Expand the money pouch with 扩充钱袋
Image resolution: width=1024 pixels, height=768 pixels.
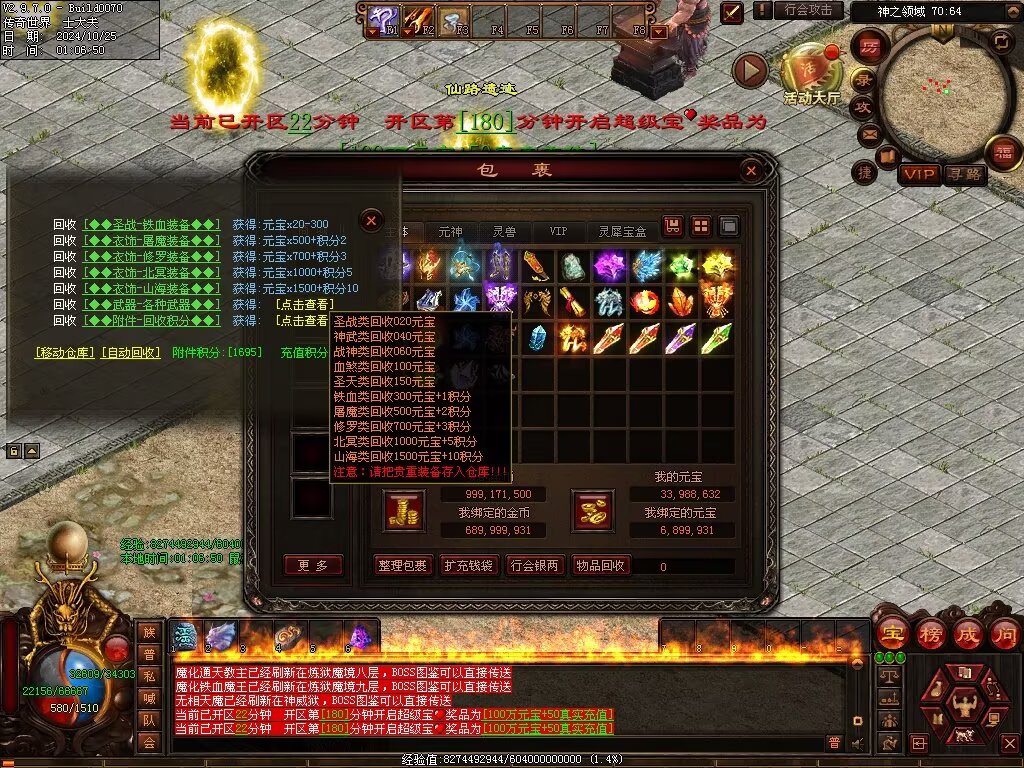tap(469, 565)
